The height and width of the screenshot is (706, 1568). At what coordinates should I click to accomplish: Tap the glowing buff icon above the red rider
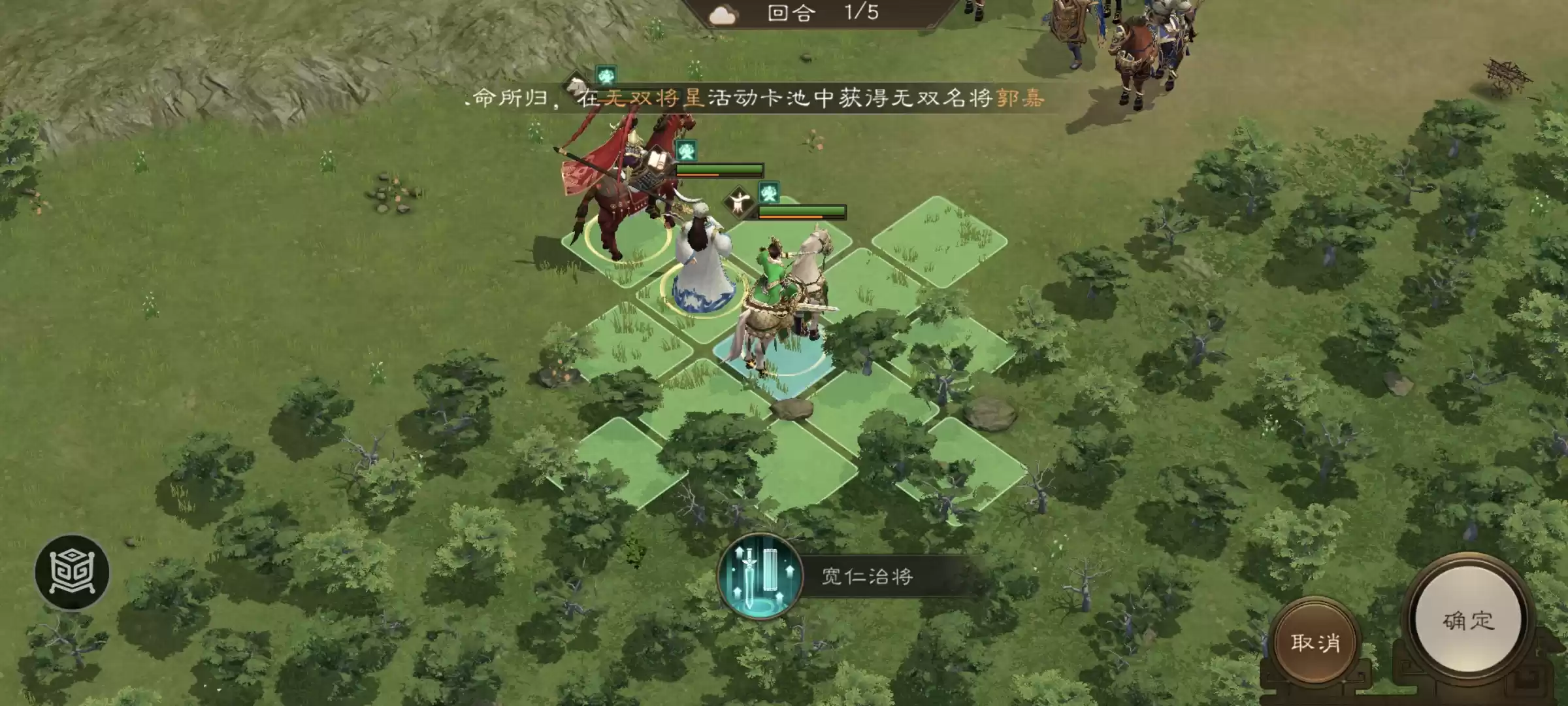[686, 151]
